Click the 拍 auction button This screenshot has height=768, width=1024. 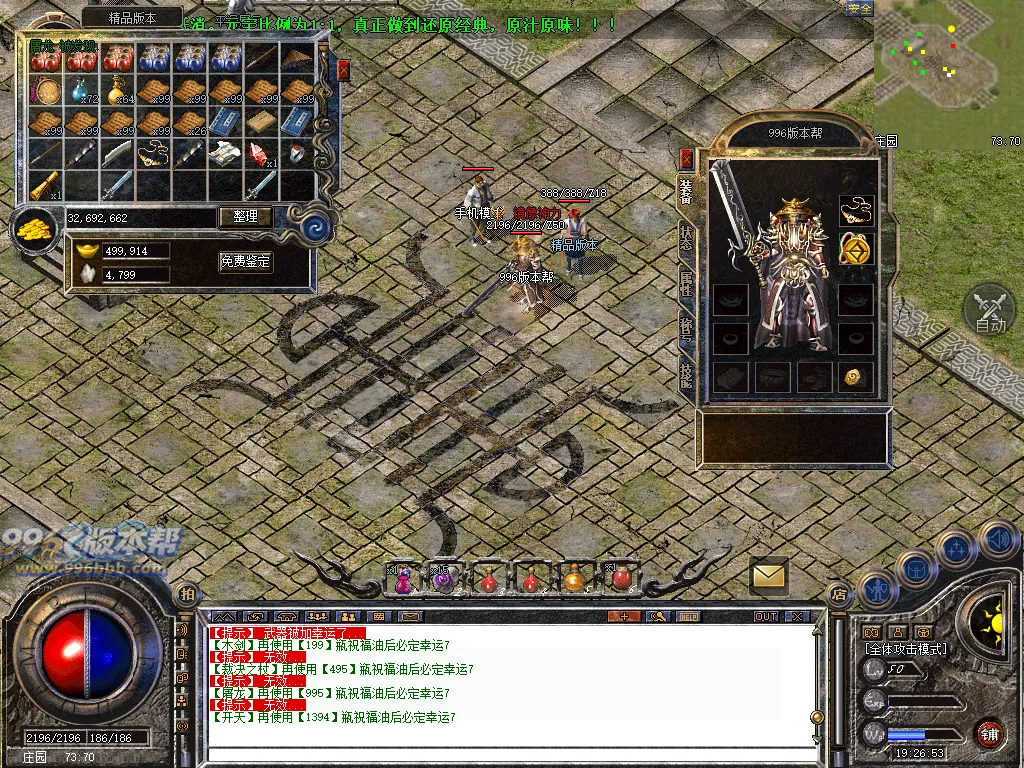187,594
